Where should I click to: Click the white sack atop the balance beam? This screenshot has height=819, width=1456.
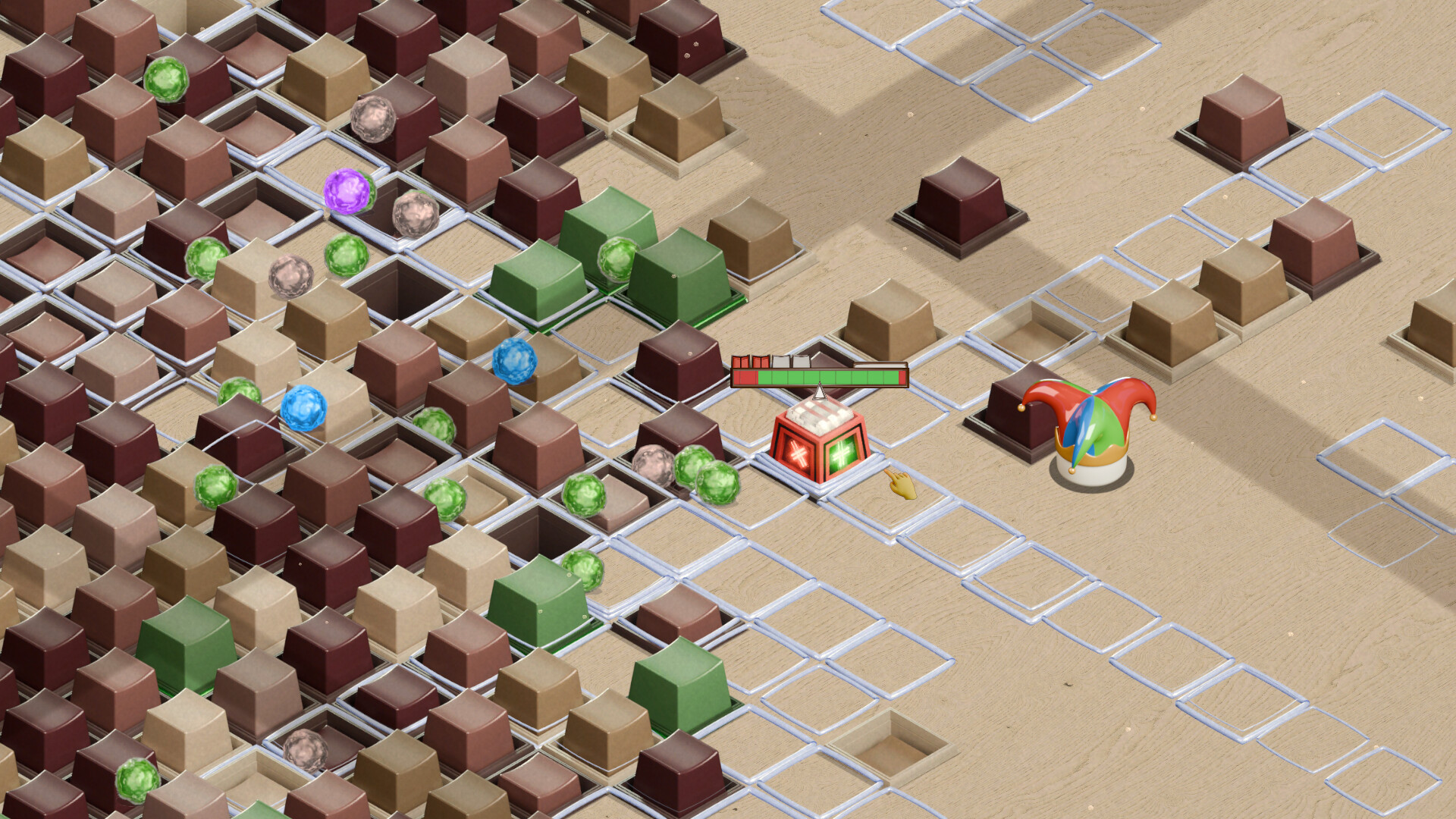[x=780, y=359]
